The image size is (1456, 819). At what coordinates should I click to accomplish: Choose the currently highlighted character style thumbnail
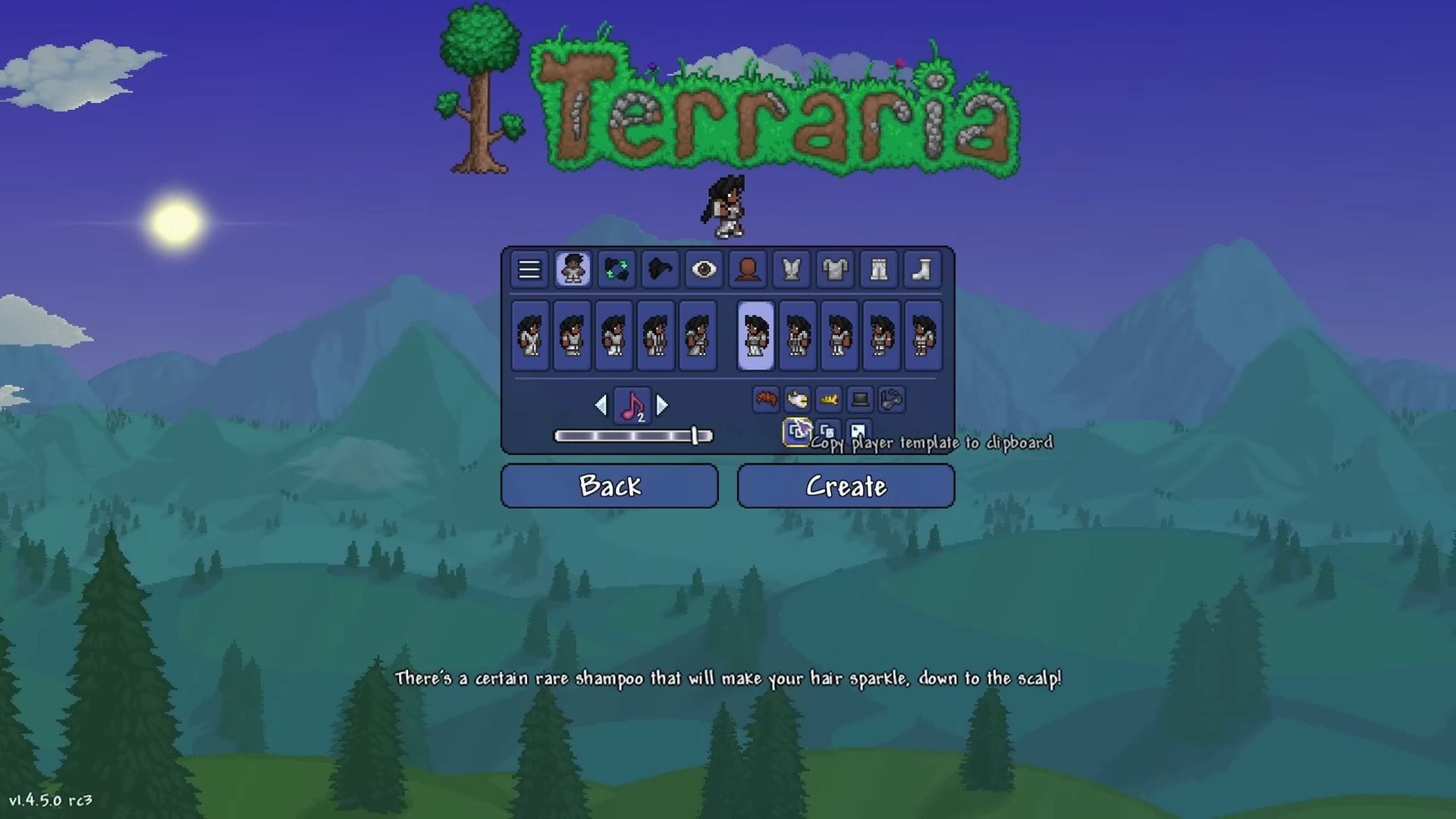[755, 336]
